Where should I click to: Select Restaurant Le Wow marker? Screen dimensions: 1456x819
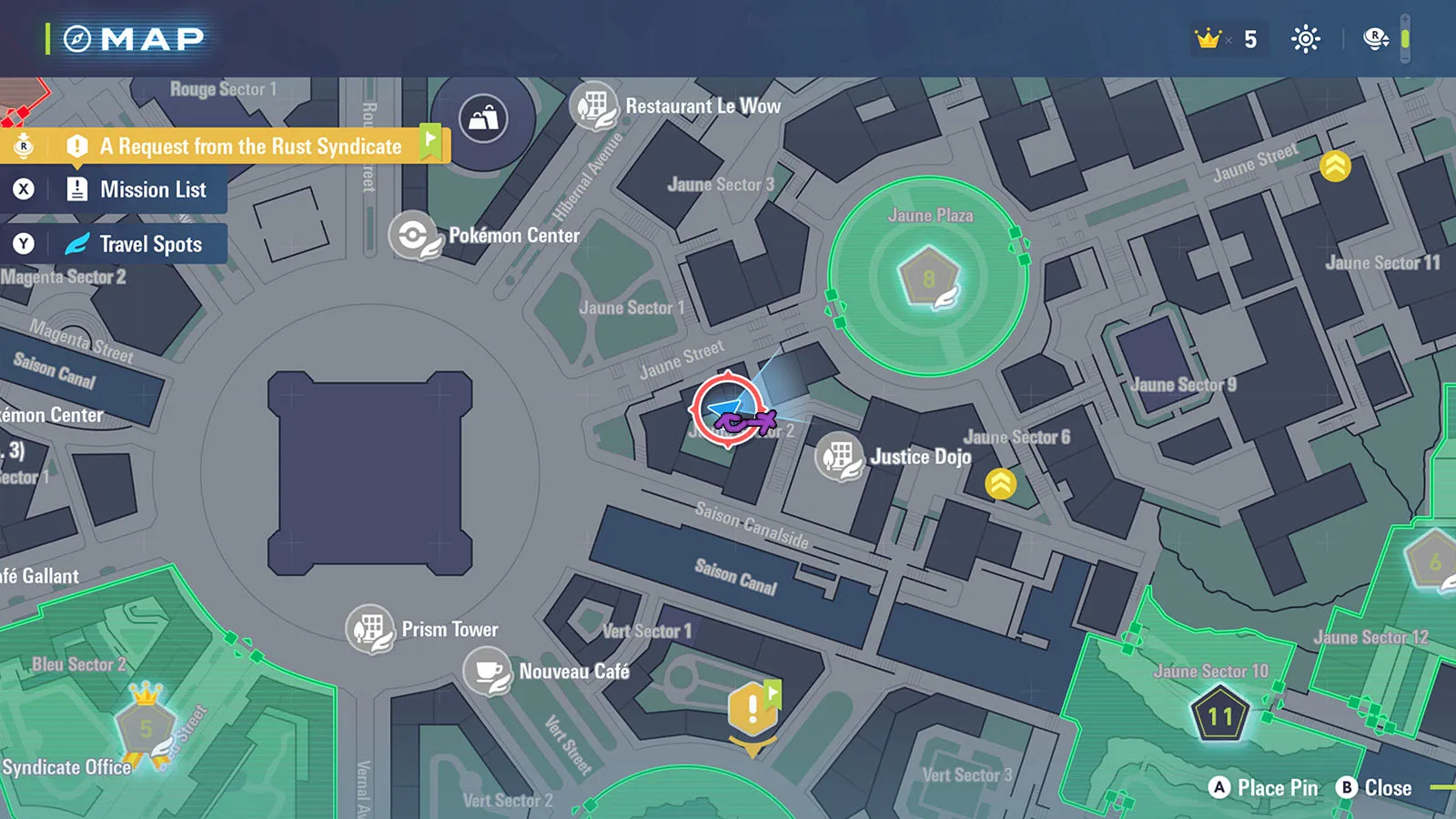coord(594,106)
